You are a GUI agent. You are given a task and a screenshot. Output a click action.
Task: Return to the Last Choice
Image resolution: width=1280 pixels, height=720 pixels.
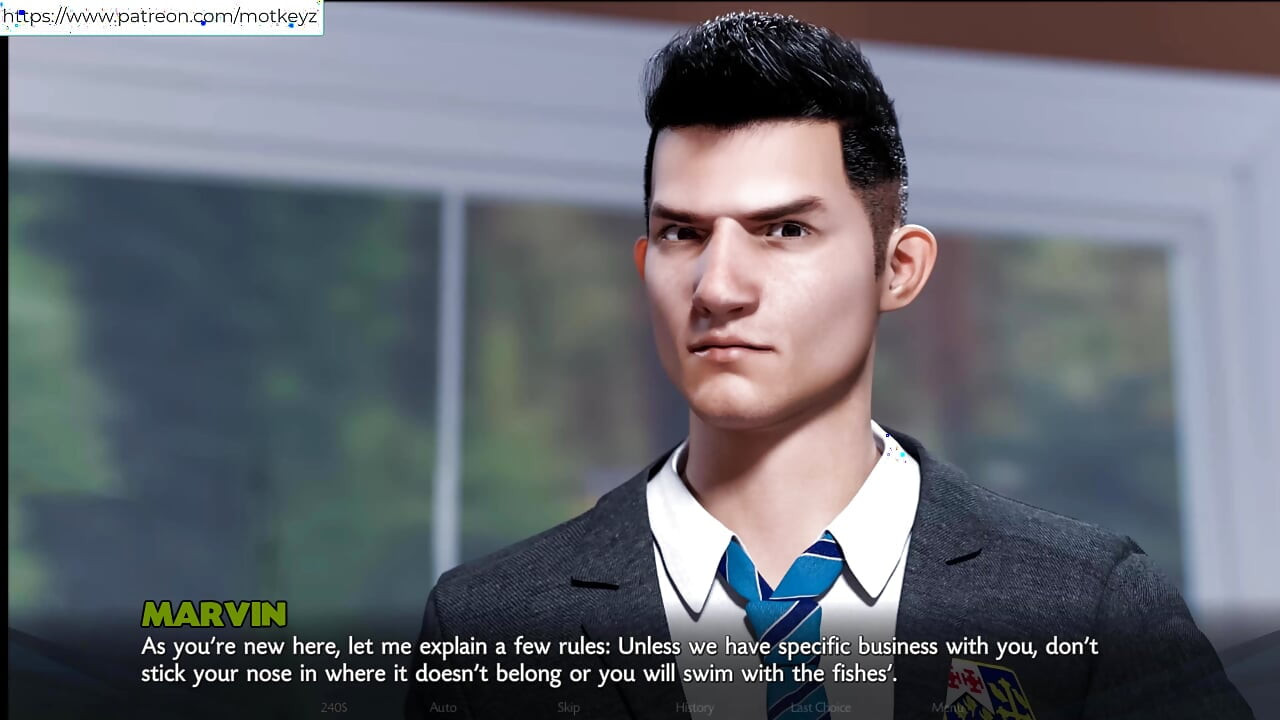coord(820,707)
